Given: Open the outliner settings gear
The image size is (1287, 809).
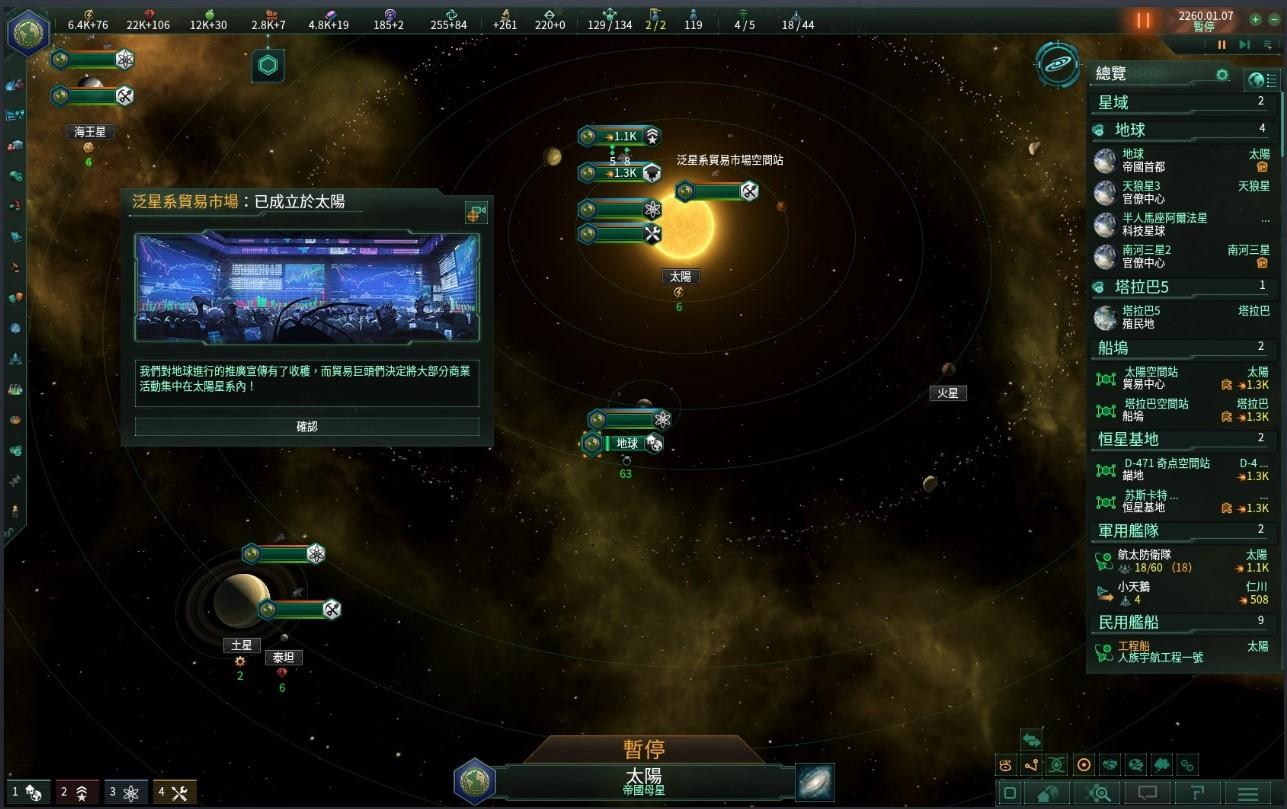Looking at the screenshot, I should point(1222,75).
